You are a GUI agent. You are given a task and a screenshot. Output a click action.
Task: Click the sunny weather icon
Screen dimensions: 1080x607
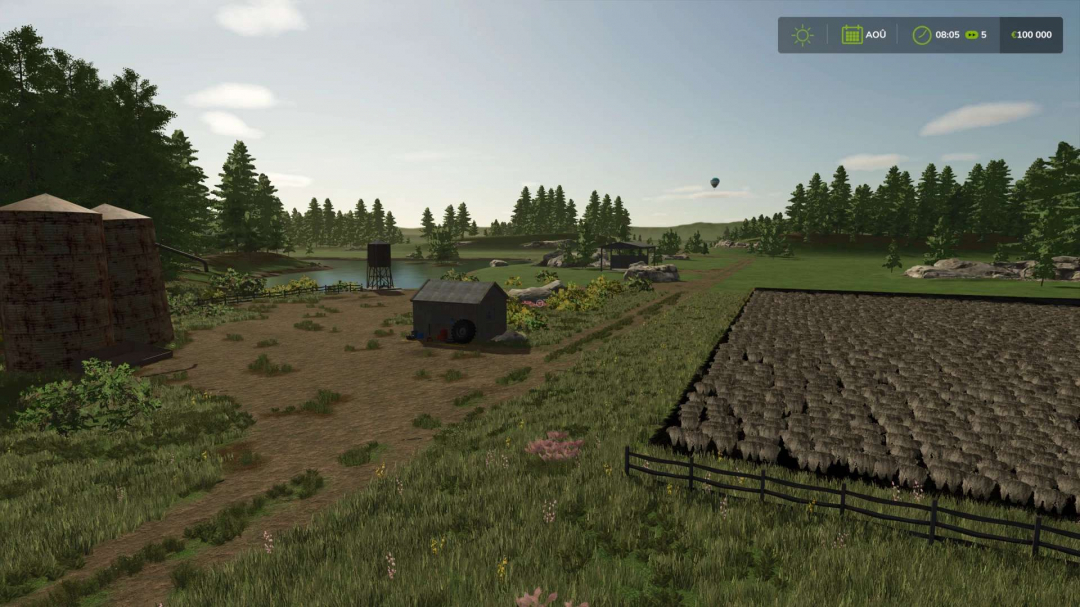(x=802, y=35)
